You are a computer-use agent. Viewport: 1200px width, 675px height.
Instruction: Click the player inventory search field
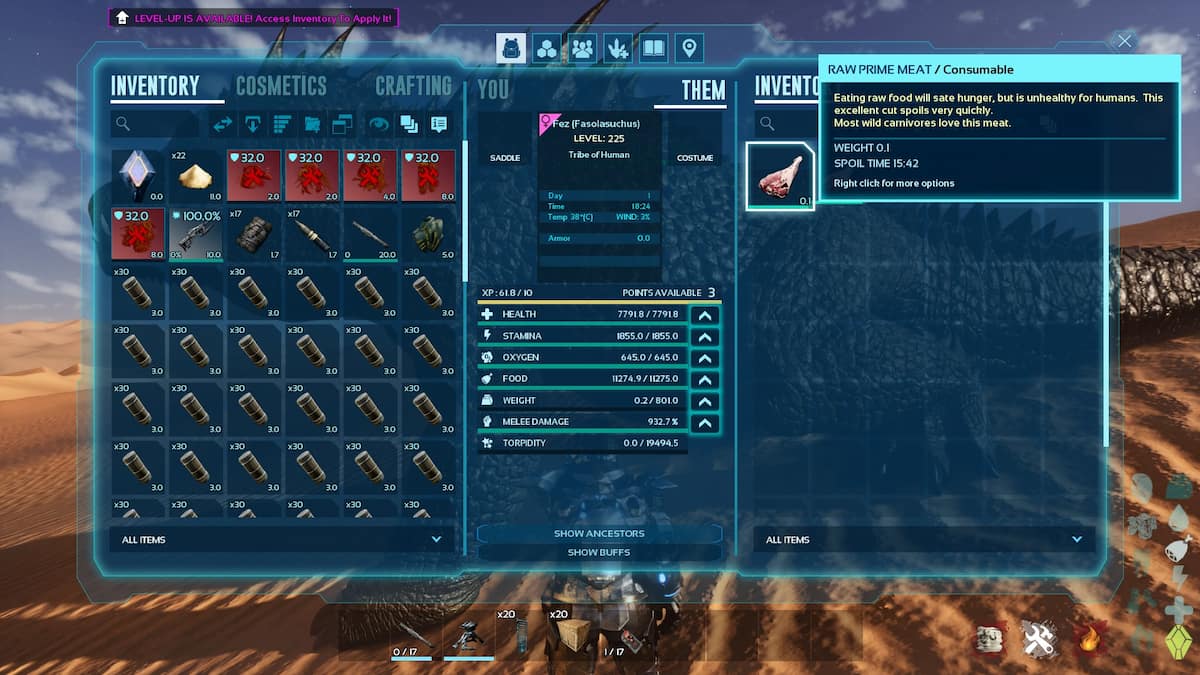pos(155,124)
